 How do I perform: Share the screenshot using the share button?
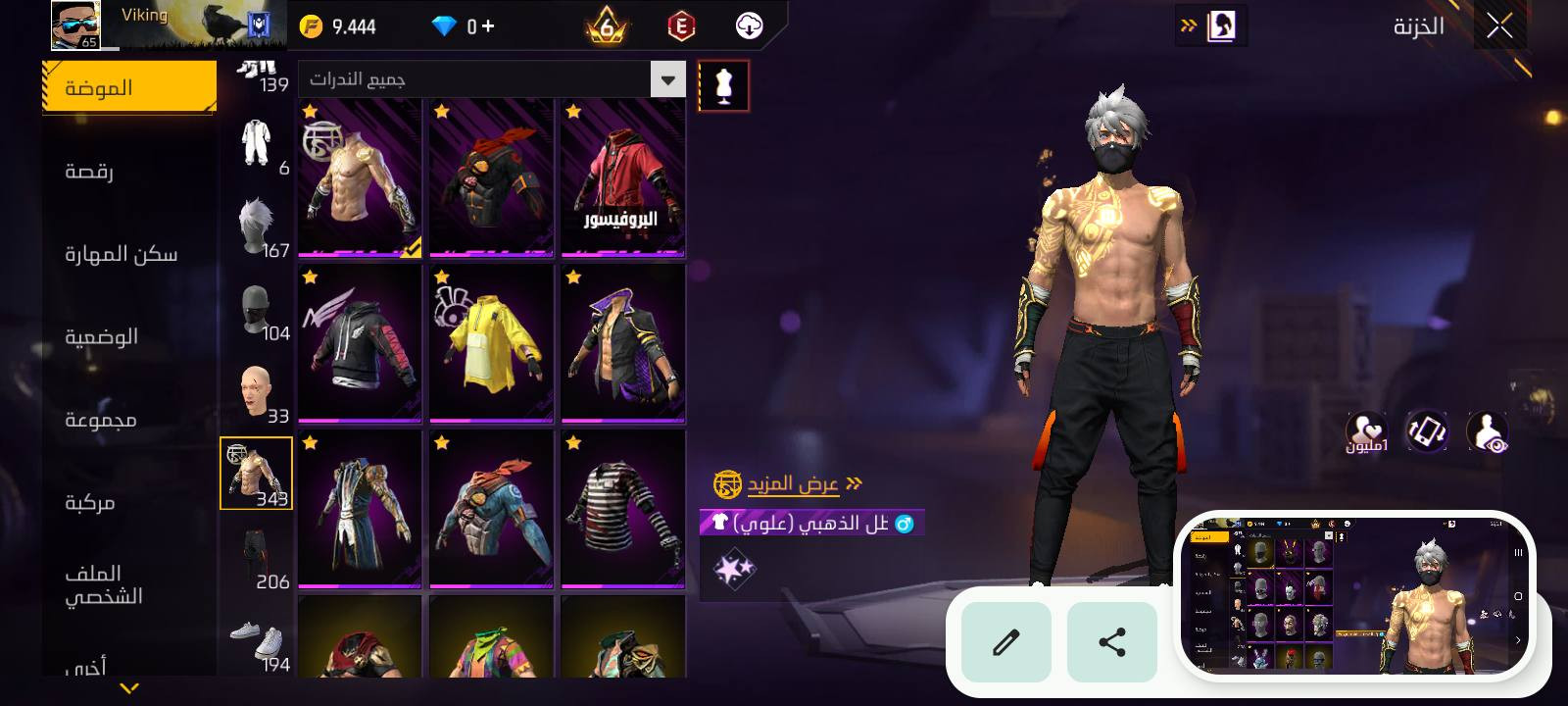click(x=1111, y=642)
